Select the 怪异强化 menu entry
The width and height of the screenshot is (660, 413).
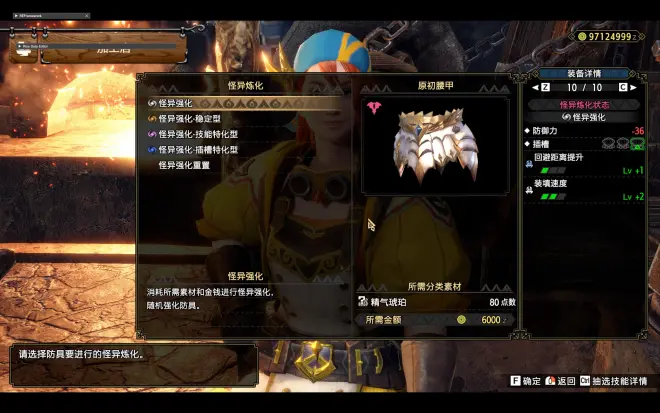click(x=176, y=103)
